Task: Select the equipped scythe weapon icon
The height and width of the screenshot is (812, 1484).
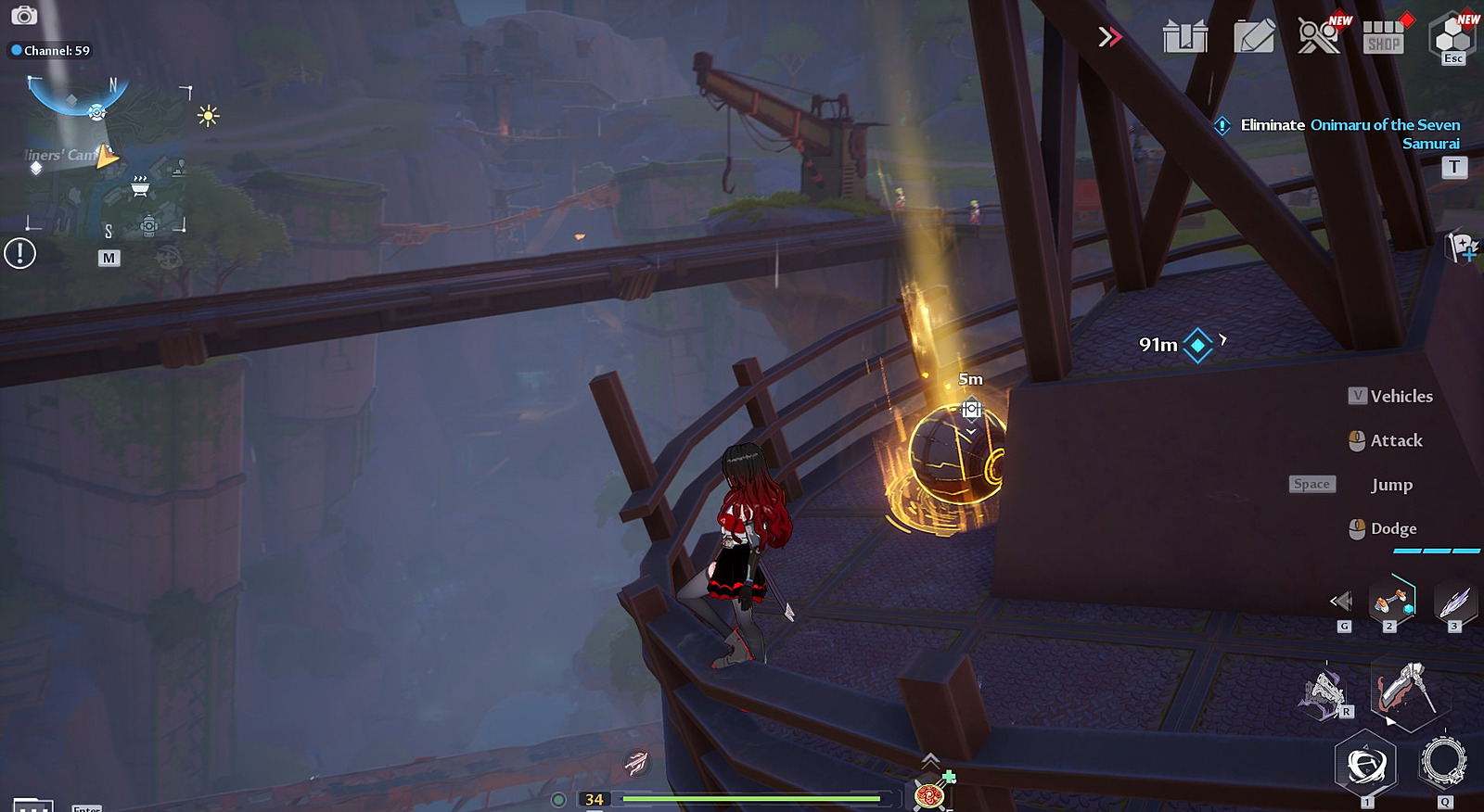Action: pyautogui.click(x=1406, y=691)
